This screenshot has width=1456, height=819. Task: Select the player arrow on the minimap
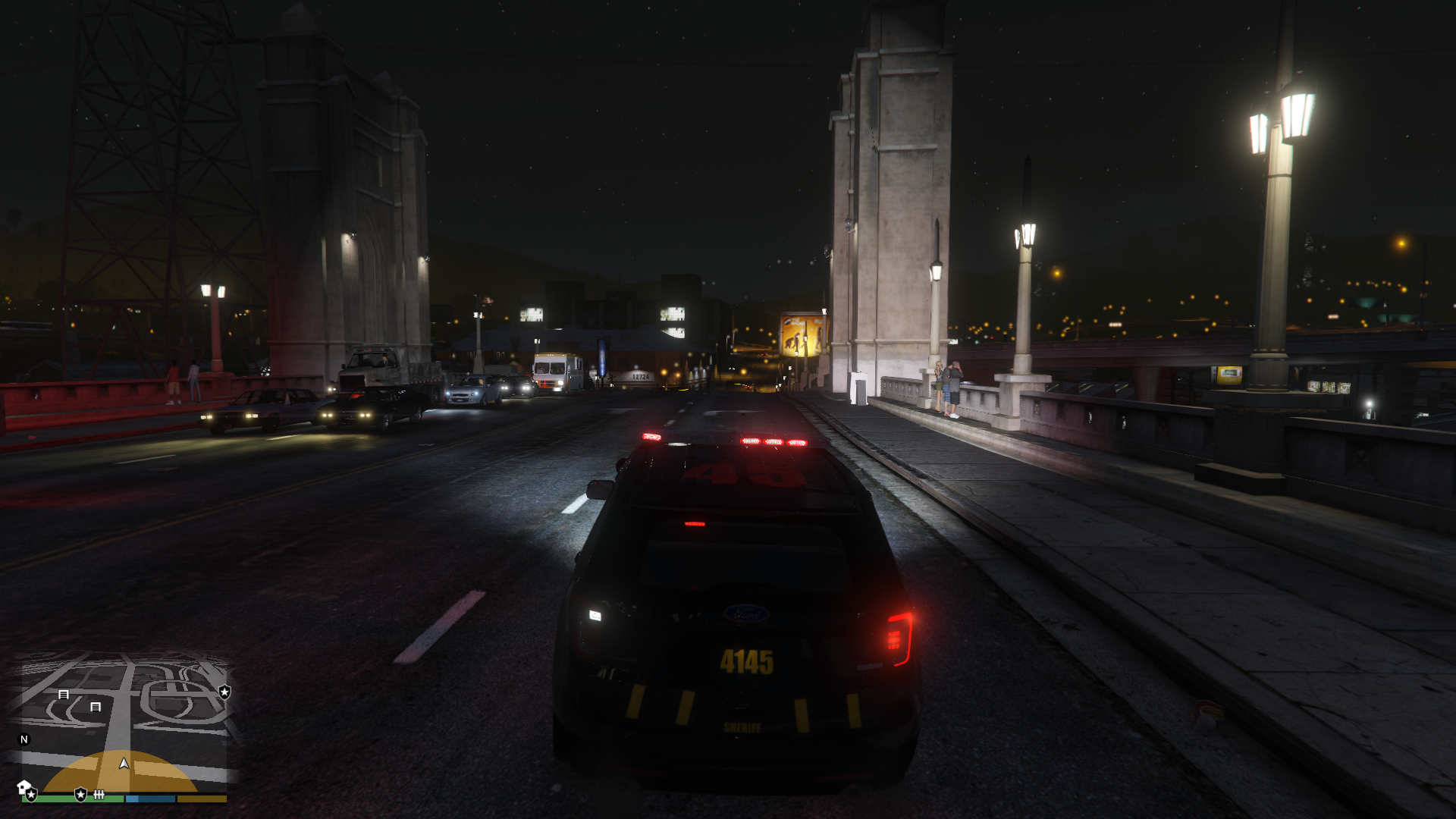124,763
